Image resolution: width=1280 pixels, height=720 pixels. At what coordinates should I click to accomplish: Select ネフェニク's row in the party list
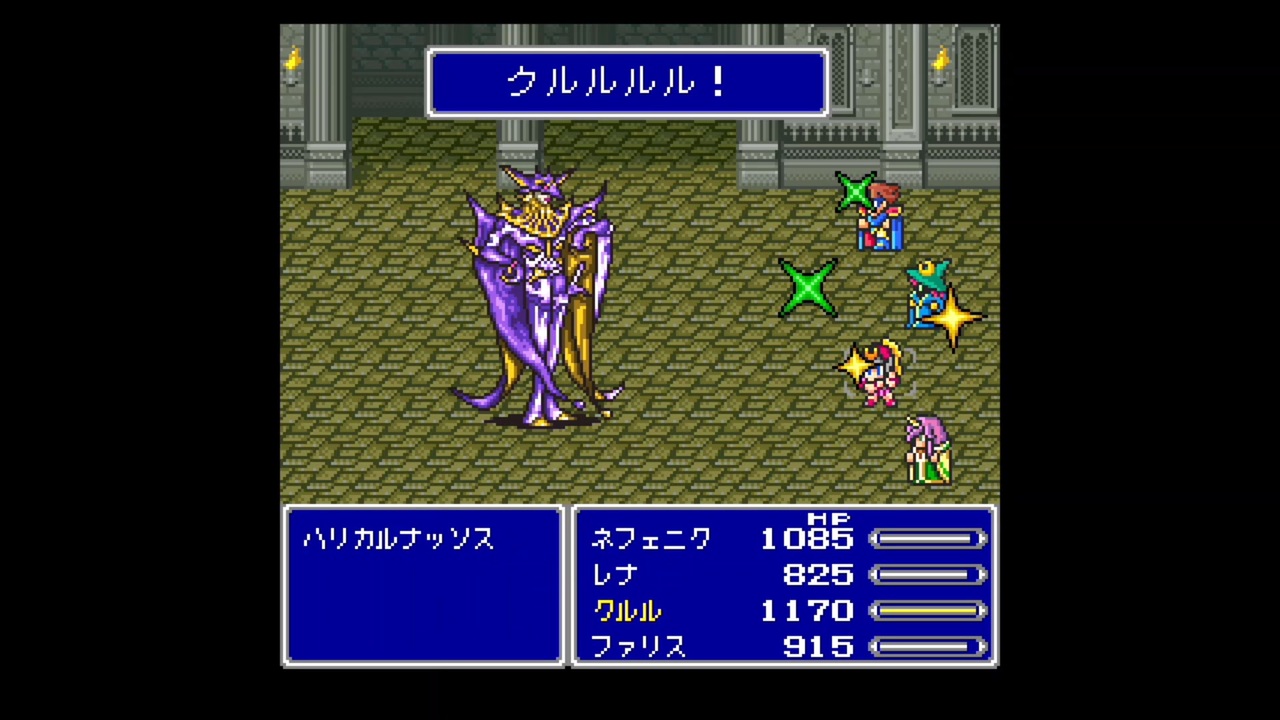[651, 539]
